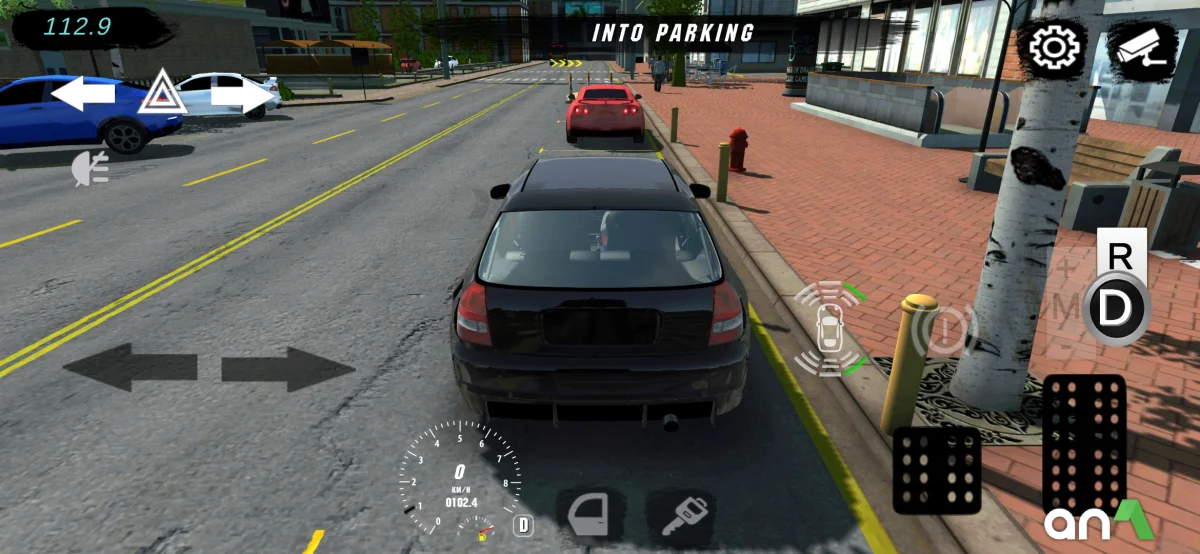Image resolution: width=1200 pixels, height=554 pixels.
Task: Engage the handbrake exclamation icon
Action: tap(947, 327)
